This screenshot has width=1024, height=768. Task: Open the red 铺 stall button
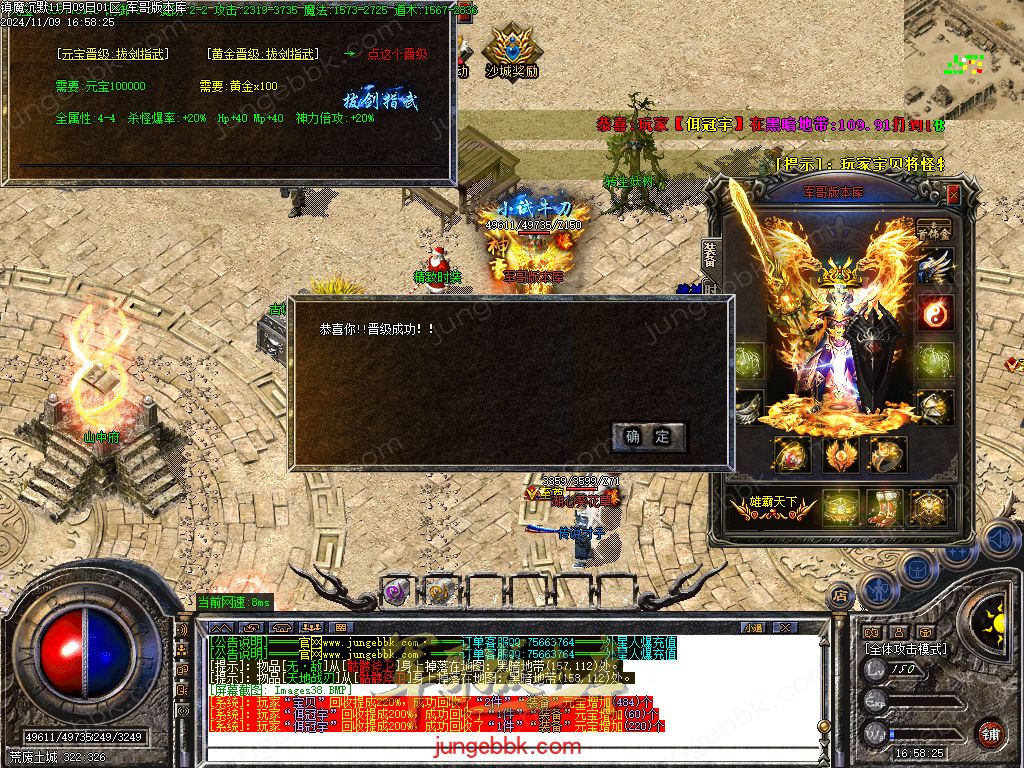(x=989, y=733)
